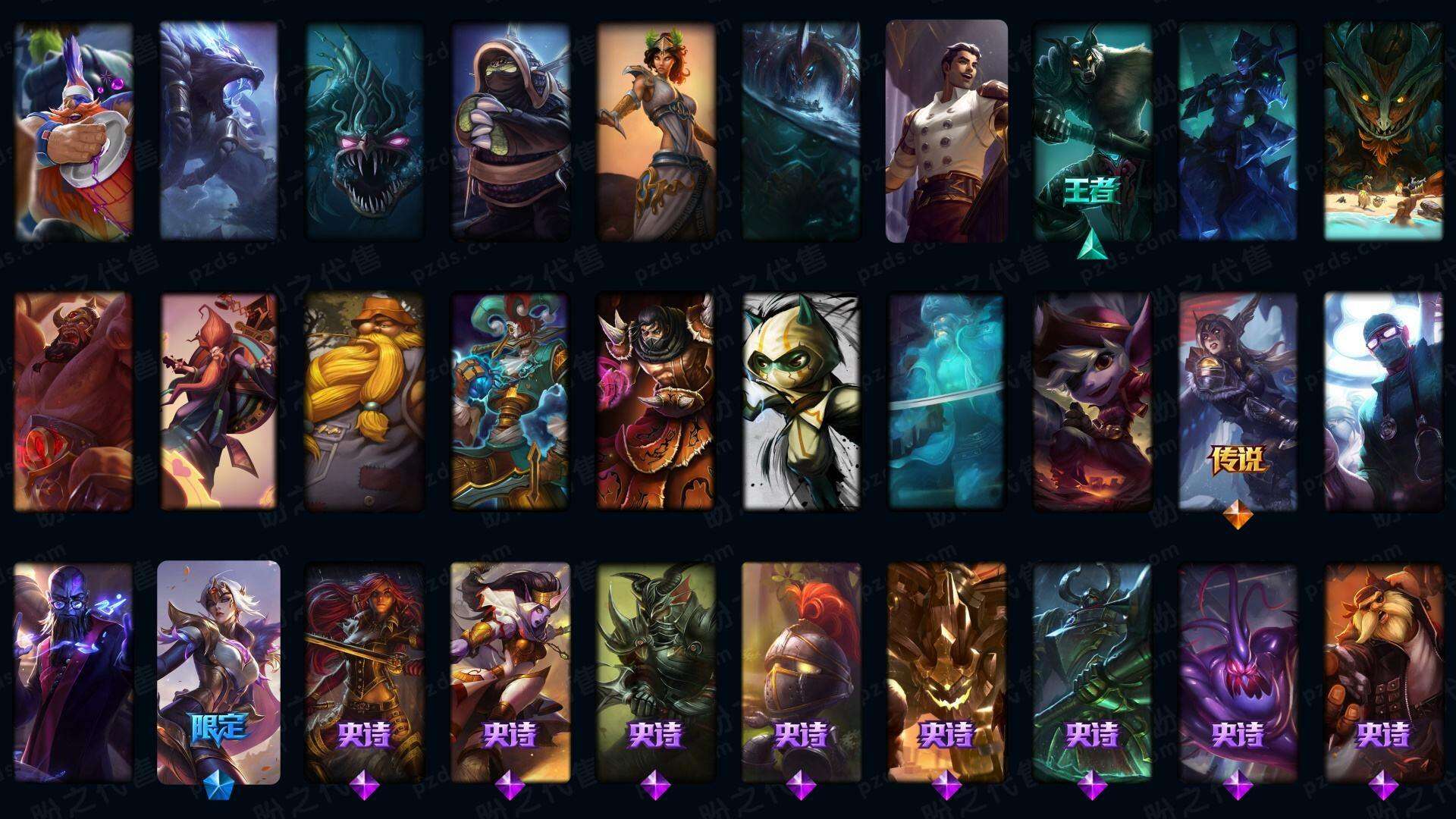
Task: Choose the 传说 legendary skin card
Action: coord(1238,401)
